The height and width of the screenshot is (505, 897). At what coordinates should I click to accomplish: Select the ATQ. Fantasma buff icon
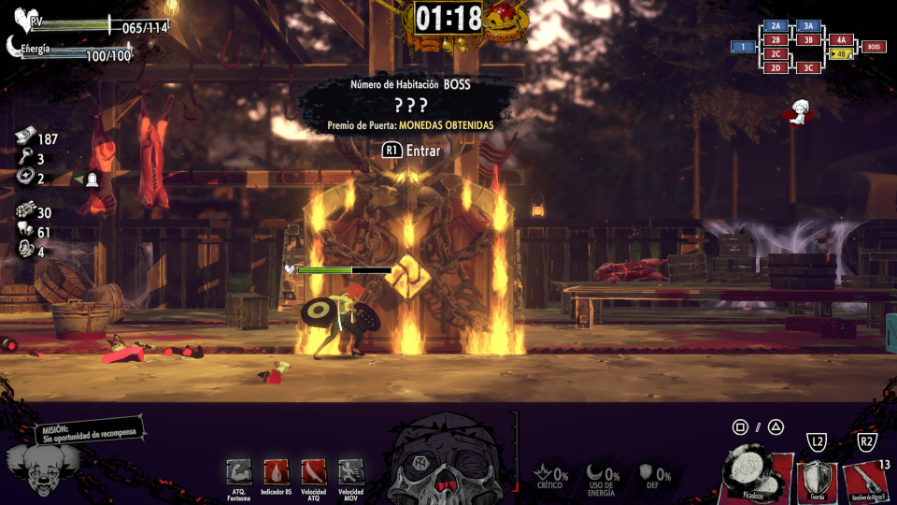pos(239,472)
